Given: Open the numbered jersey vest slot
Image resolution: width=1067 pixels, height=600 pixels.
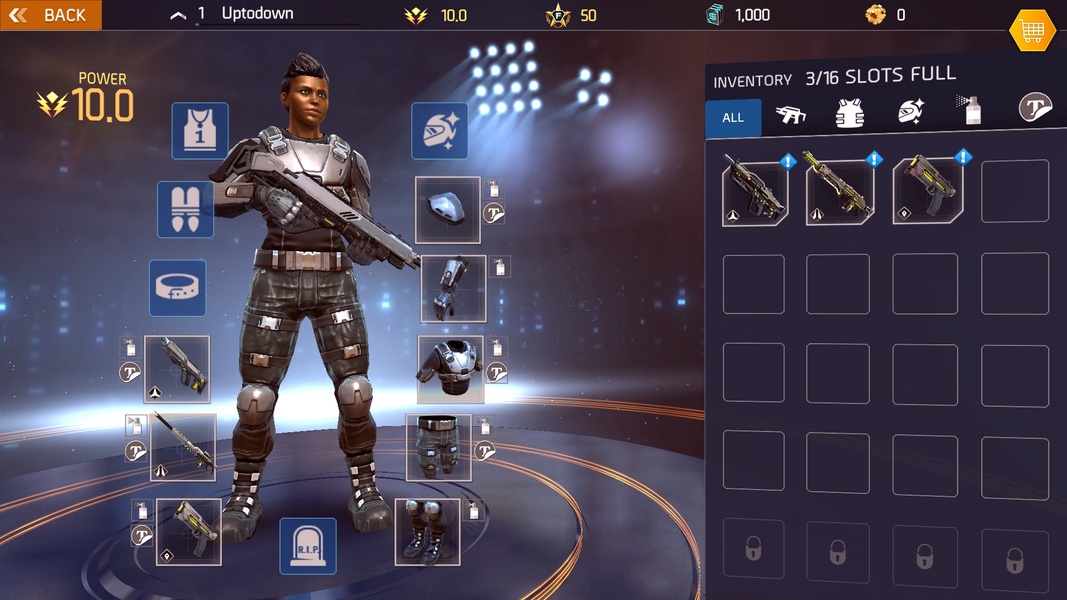Looking at the screenshot, I should (200, 131).
